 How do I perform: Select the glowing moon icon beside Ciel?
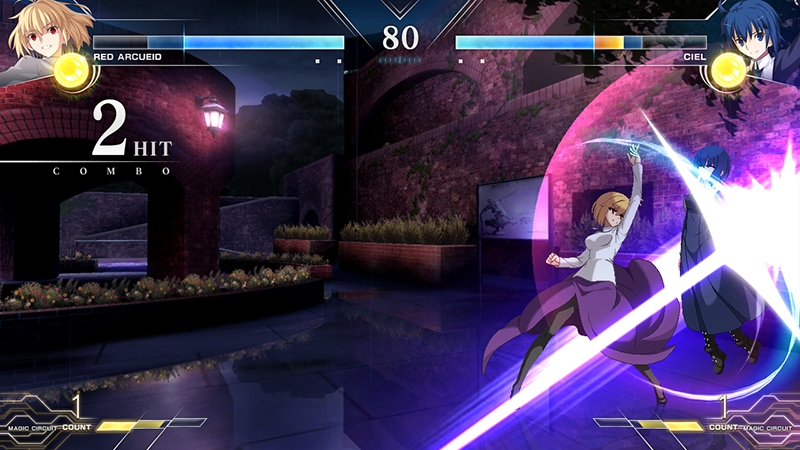[x=727, y=68]
